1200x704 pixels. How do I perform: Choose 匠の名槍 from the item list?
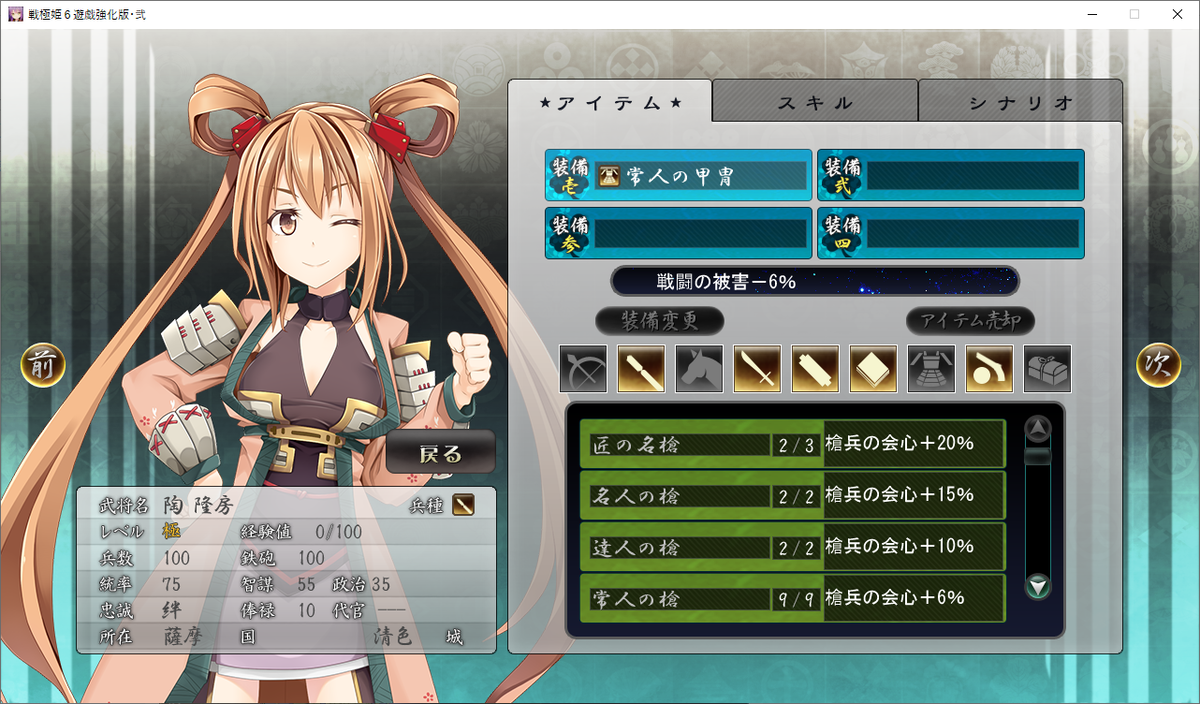pyautogui.click(x=792, y=444)
